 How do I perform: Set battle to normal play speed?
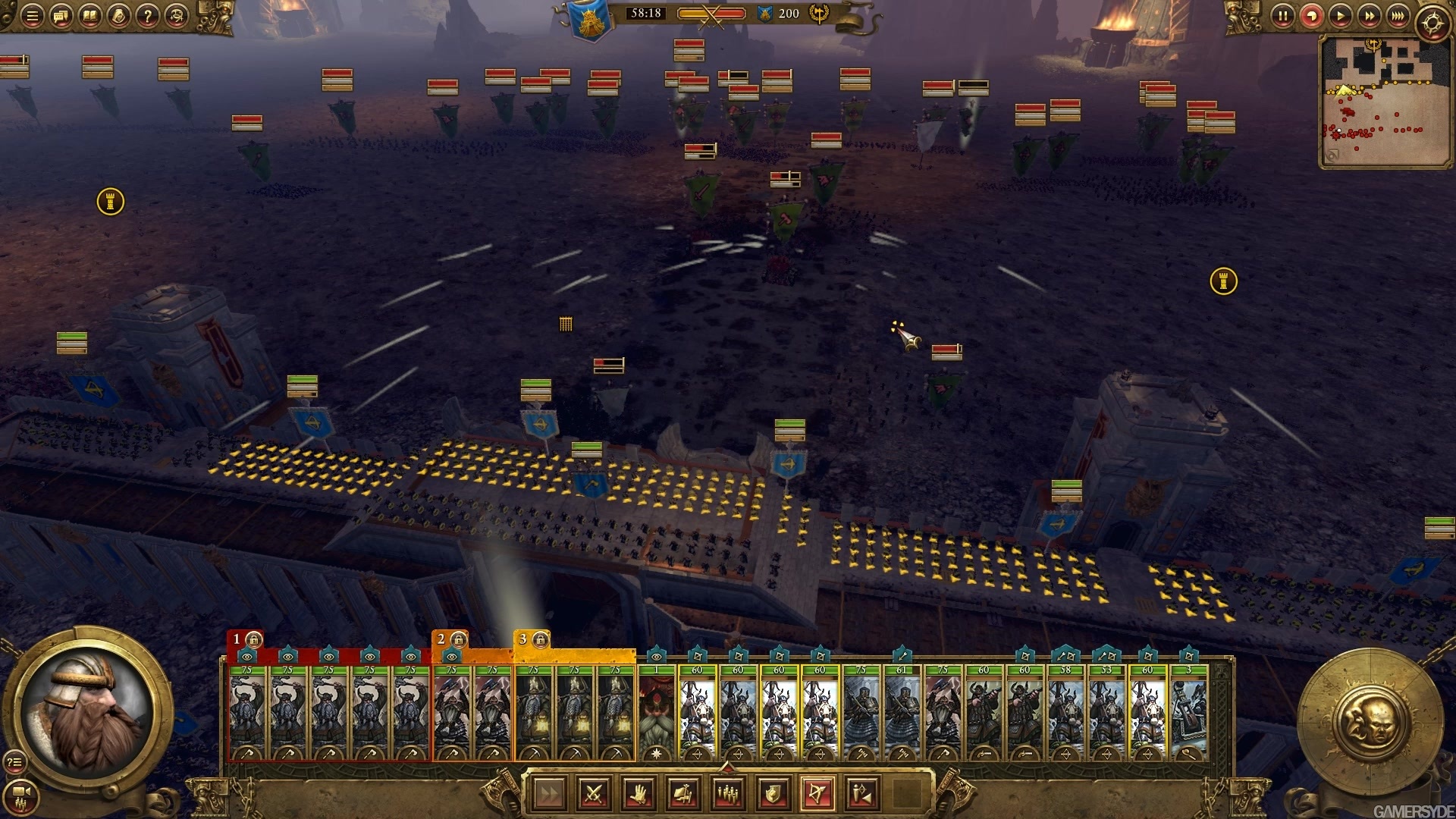pyautogui.click(x=1340, y=16)
